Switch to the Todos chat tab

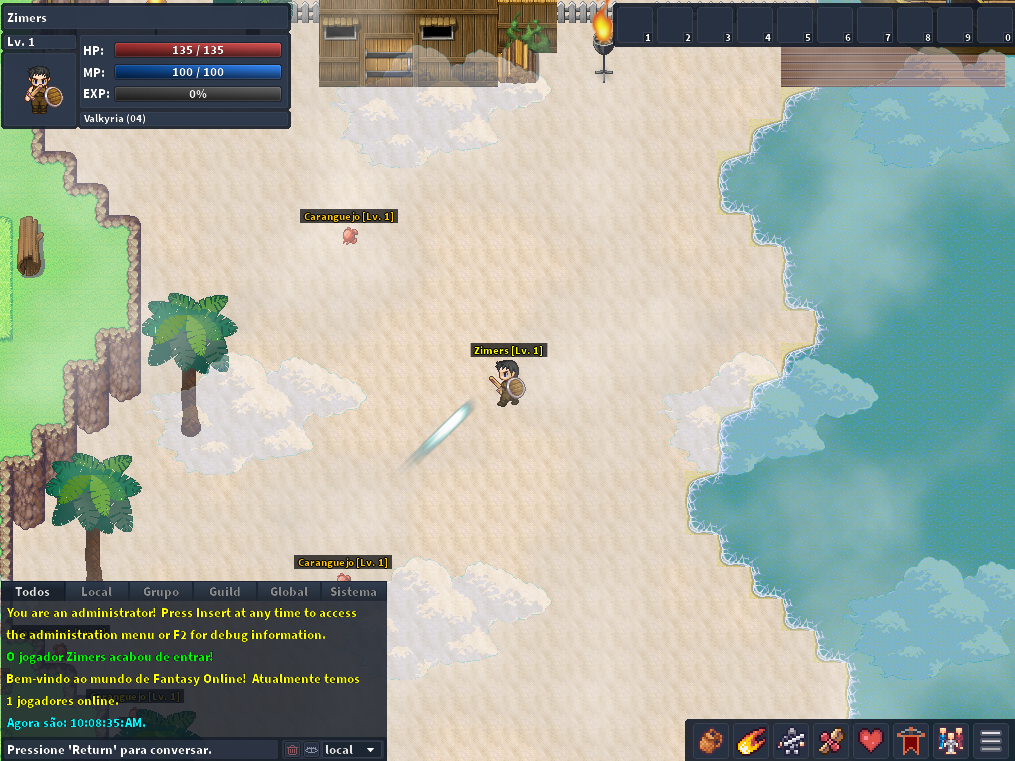coord(33,592)
